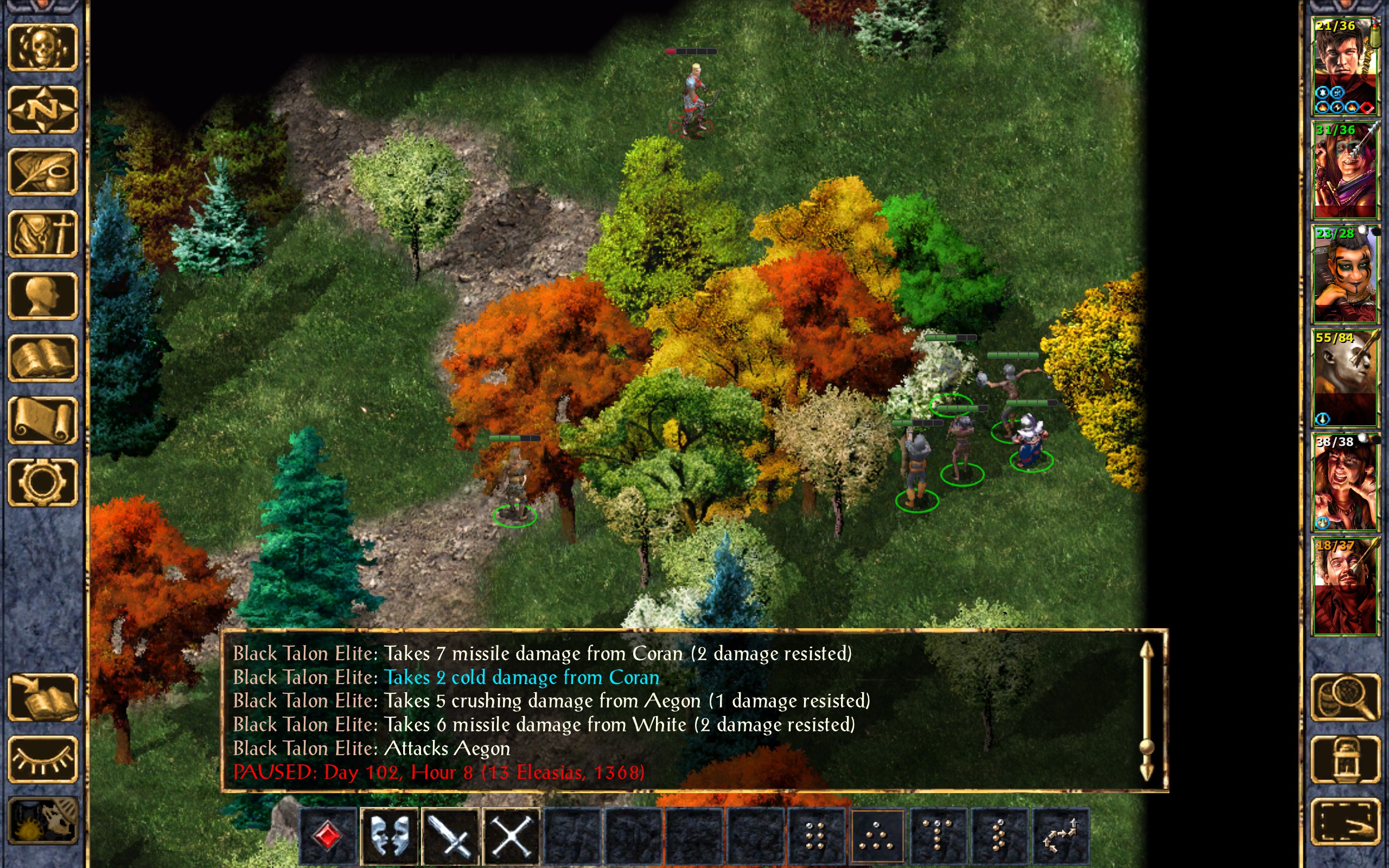Image resolution: width=1389 pixels, height=868 pixels.
Task: Click the magnifying glass button on right sidebar
Action: 1345,697
